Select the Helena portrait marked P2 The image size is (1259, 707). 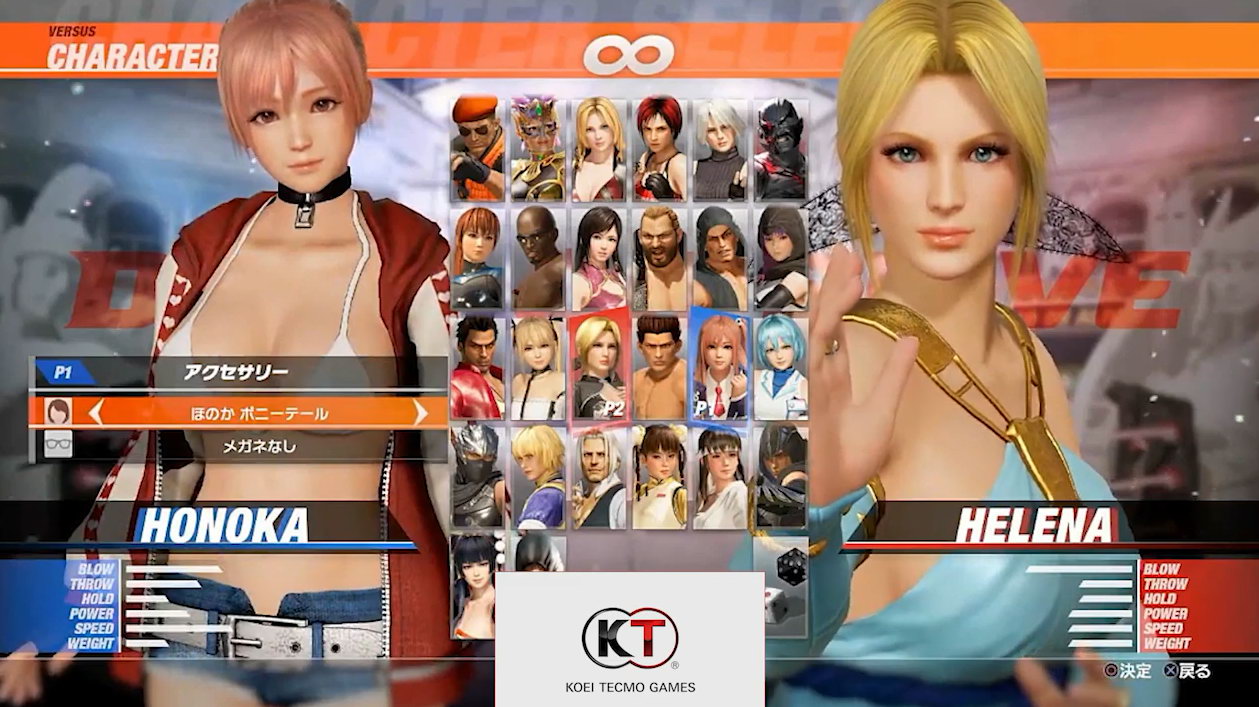(x=599, y=366)
